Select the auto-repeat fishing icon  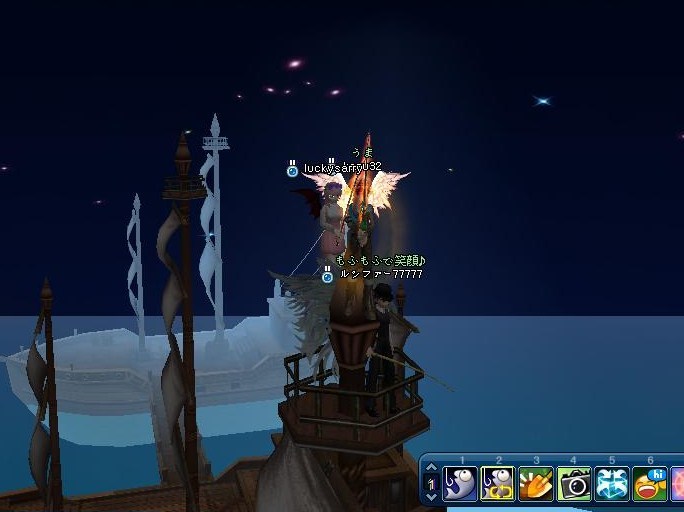click(x=498, y=485)
